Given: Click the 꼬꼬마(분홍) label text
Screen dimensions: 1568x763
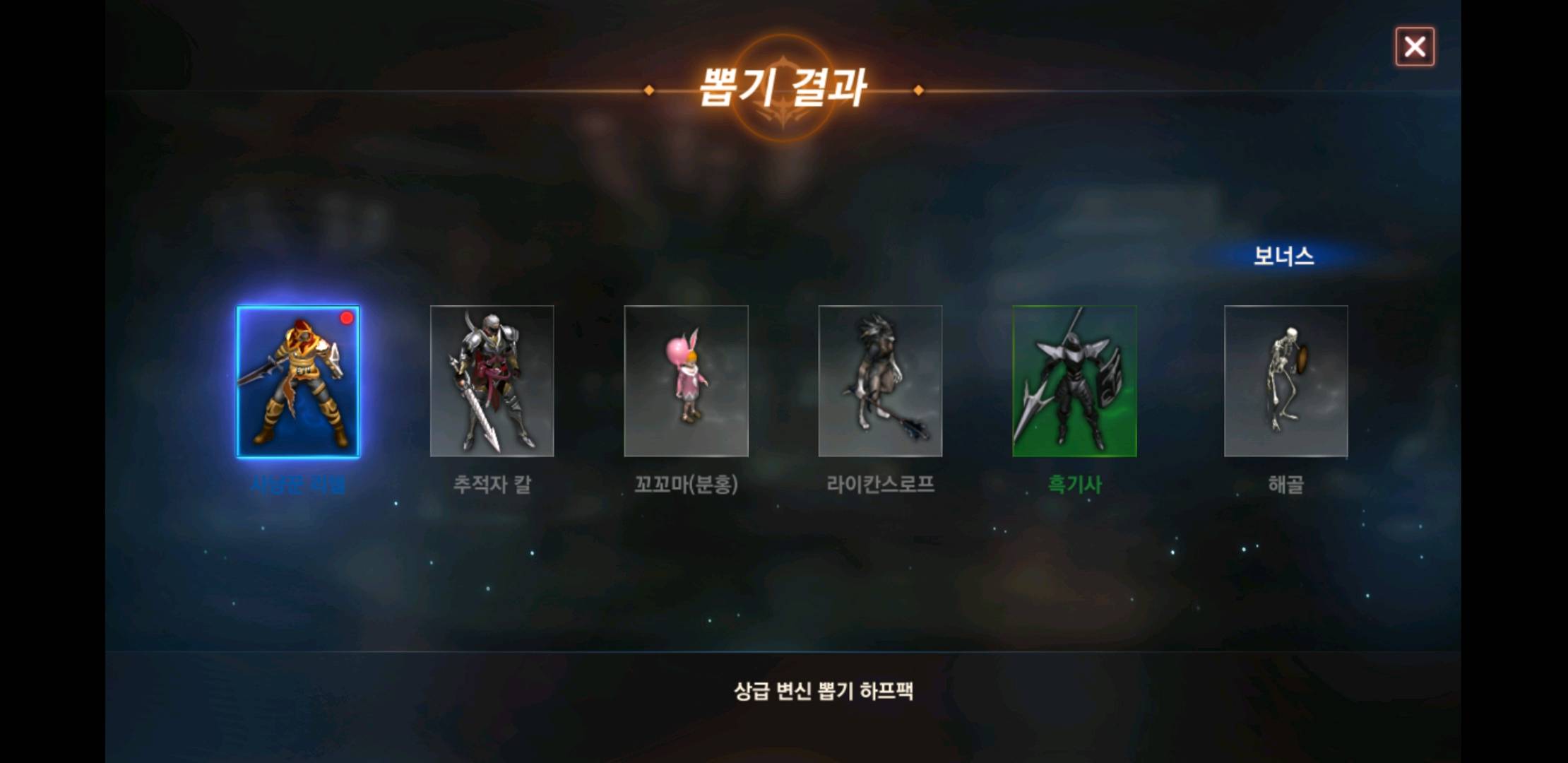Looking at the screenshot, I should [686, 485].
